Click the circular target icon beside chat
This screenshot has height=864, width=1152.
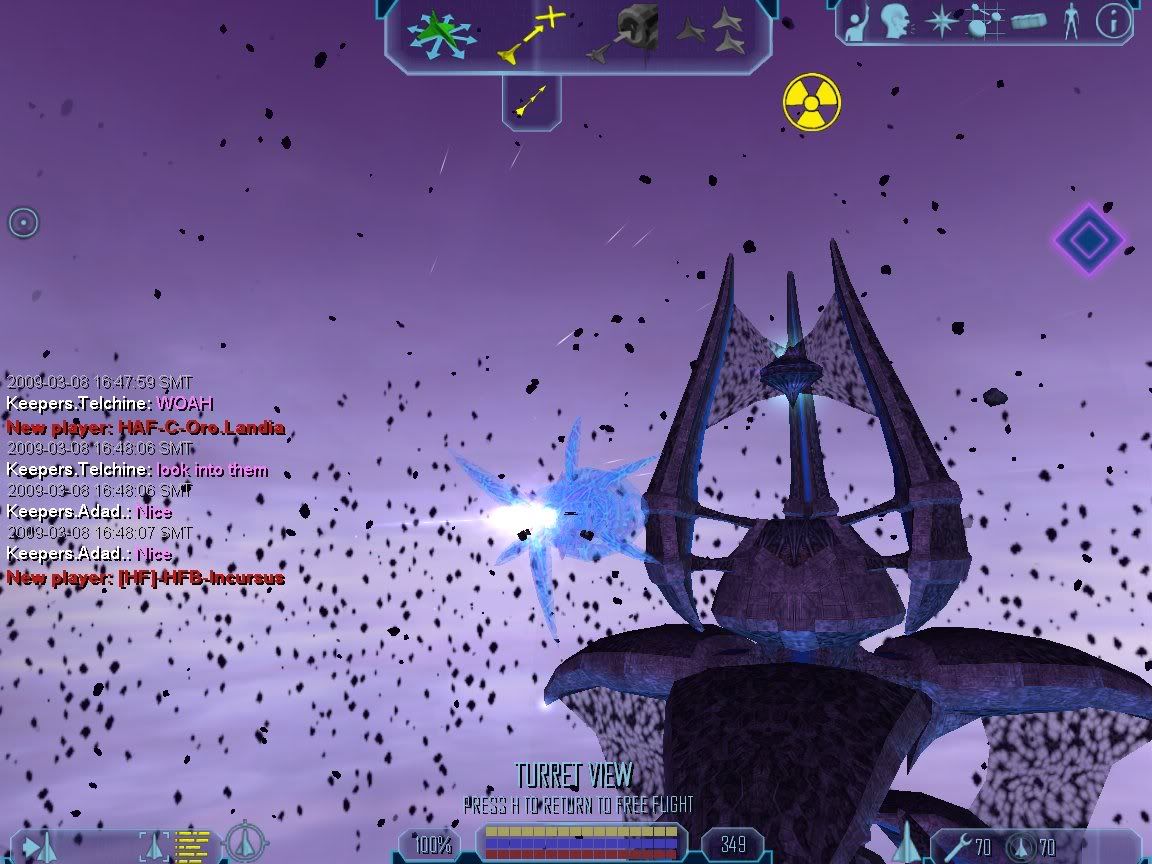[23, 222]
